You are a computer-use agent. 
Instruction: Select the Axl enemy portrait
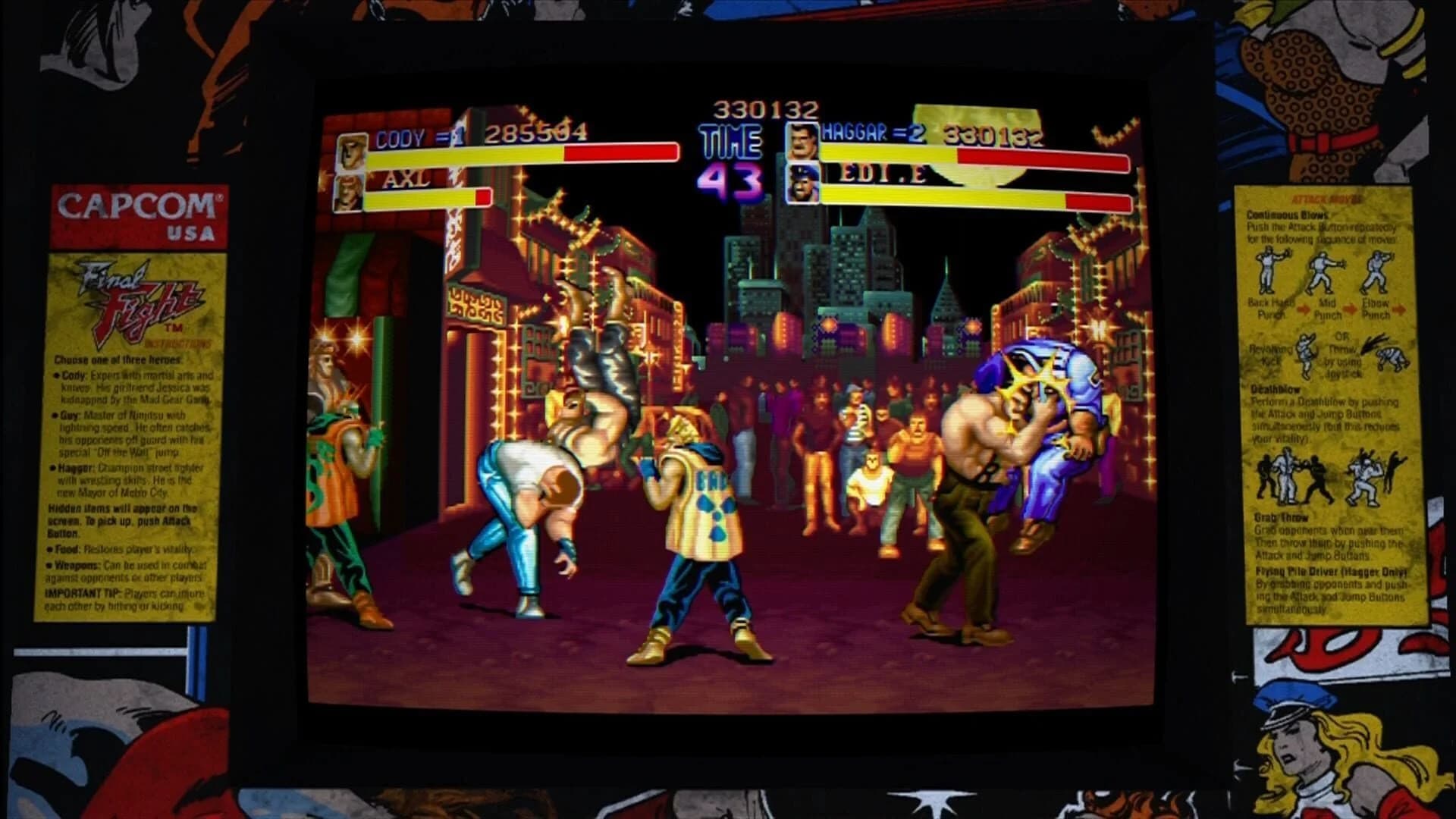click(350, 193)
